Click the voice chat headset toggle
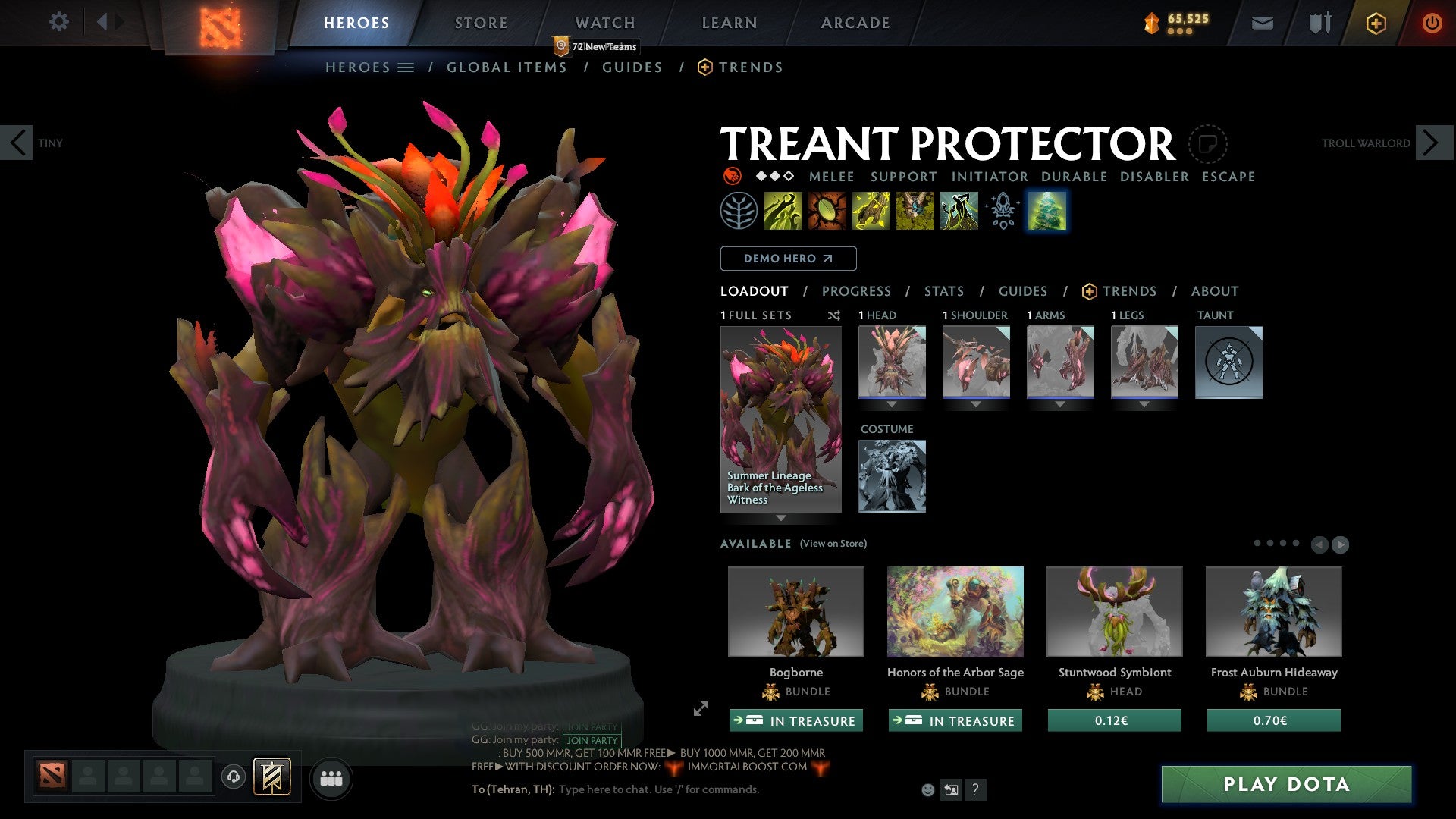The width and height of the screenshot is (1456, 819). (x=234, y=777)
